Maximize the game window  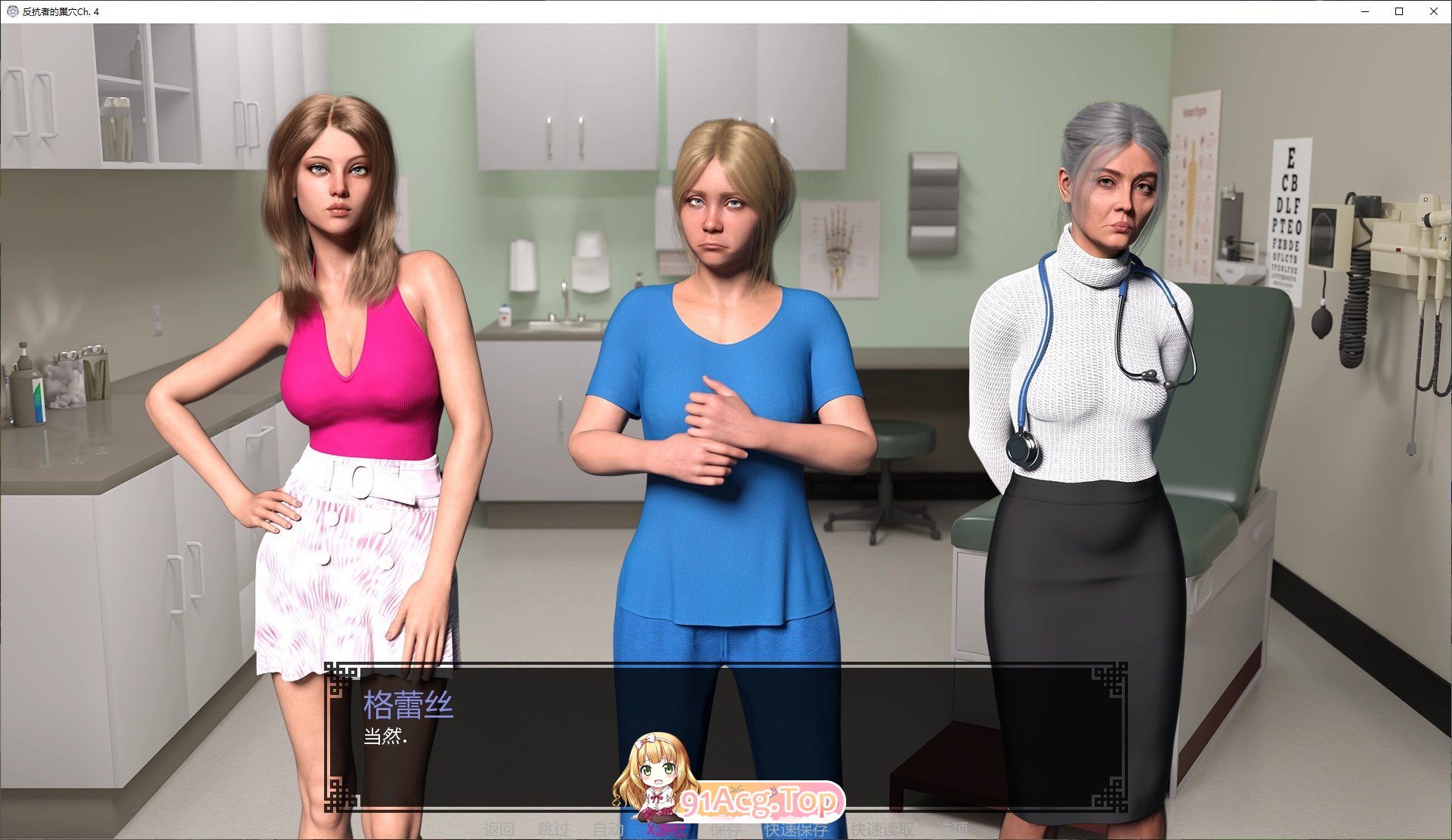[x=1399, y=11]
